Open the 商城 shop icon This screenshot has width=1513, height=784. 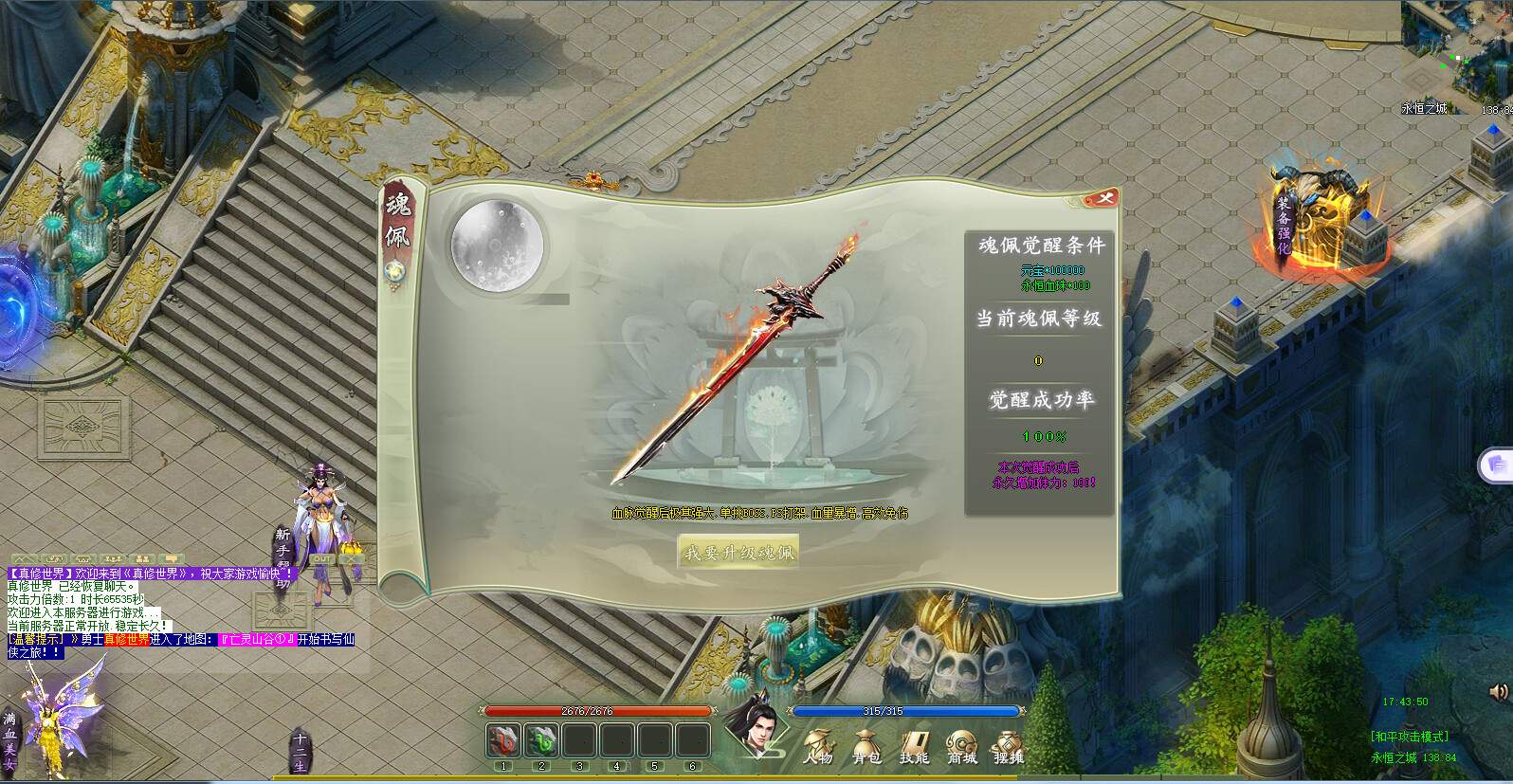pos(961,742)
